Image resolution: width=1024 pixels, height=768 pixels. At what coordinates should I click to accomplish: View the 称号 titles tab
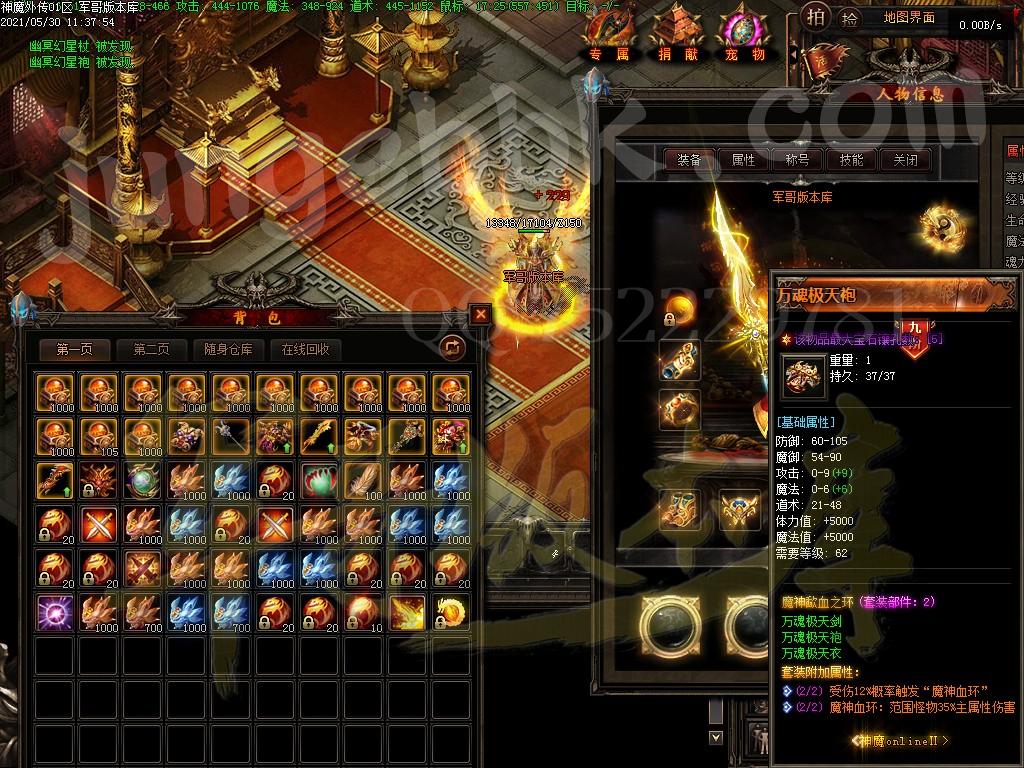pyautogui.click(x=797, y=160)
